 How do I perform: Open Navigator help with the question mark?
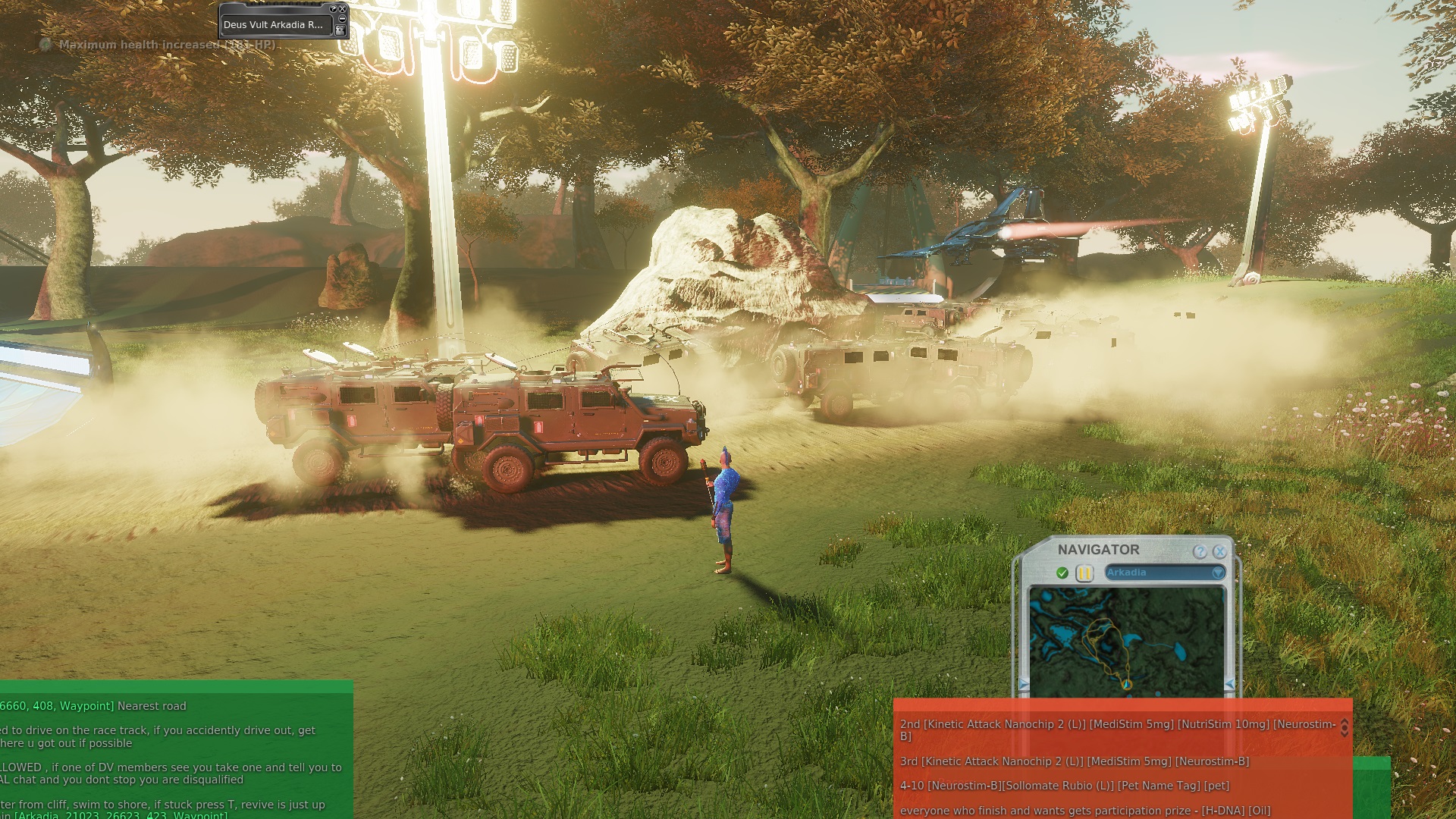point(1200,551)
